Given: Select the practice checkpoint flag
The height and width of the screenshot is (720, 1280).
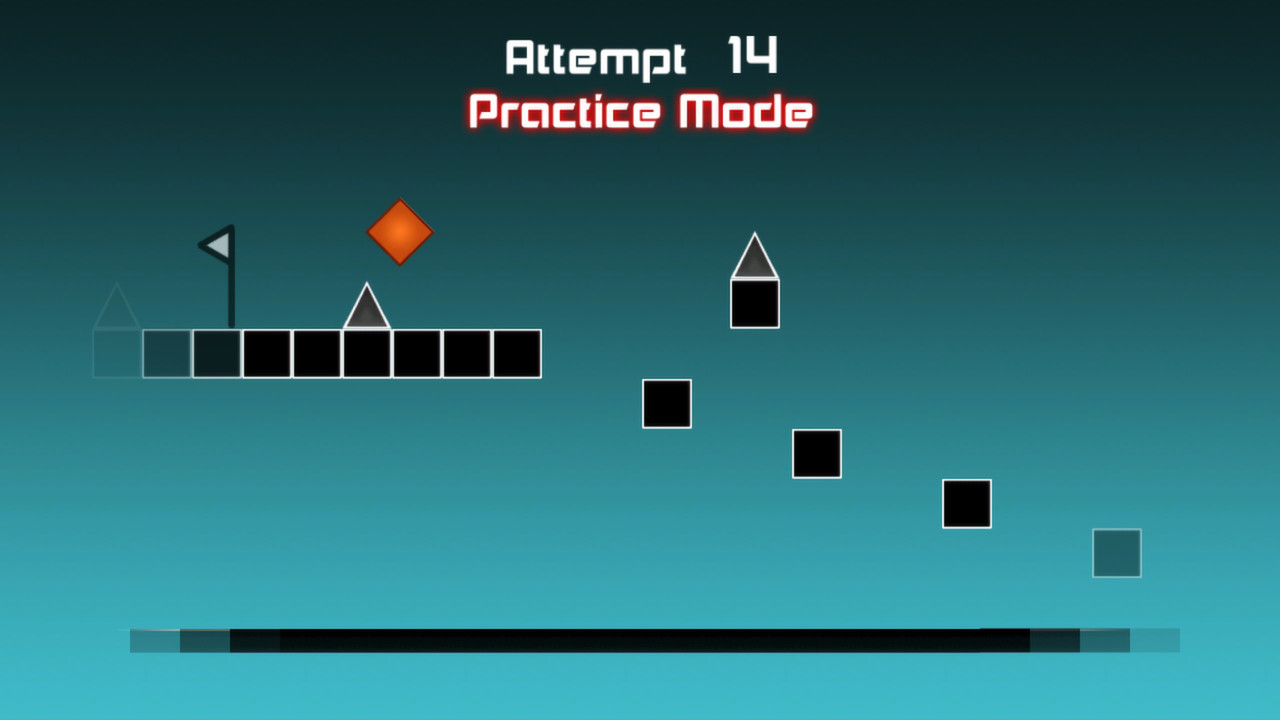Looking at the screenshot, I should (x=220, y=246).
